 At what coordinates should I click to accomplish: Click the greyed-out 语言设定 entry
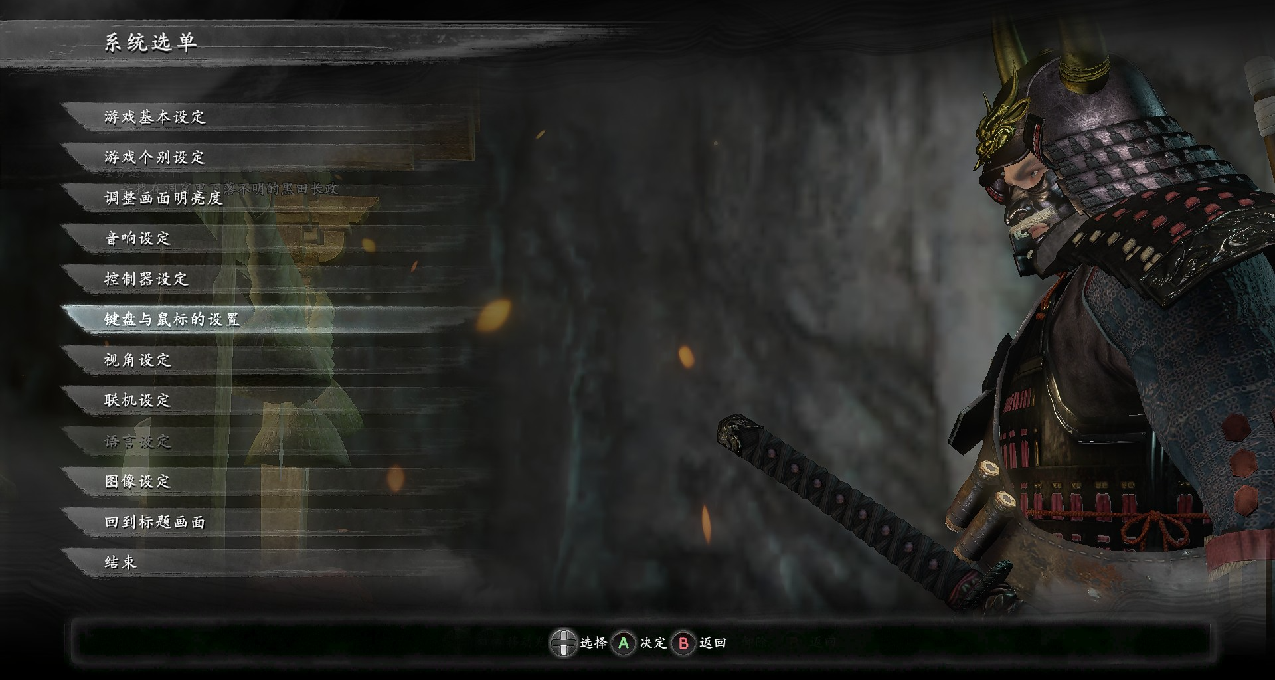coord(138,441)
